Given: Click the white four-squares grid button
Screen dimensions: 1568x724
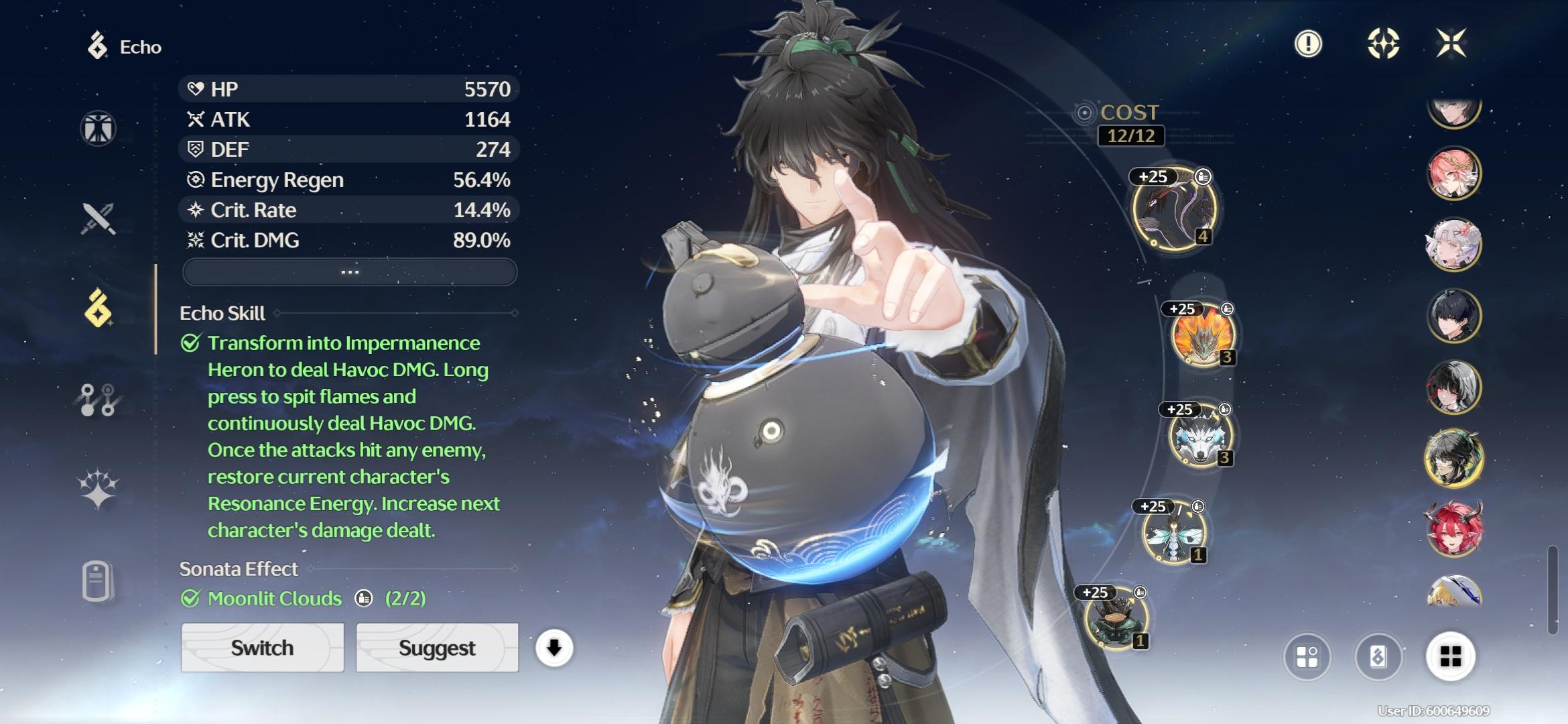Looking at the screenshot, I should (1450, 657).
